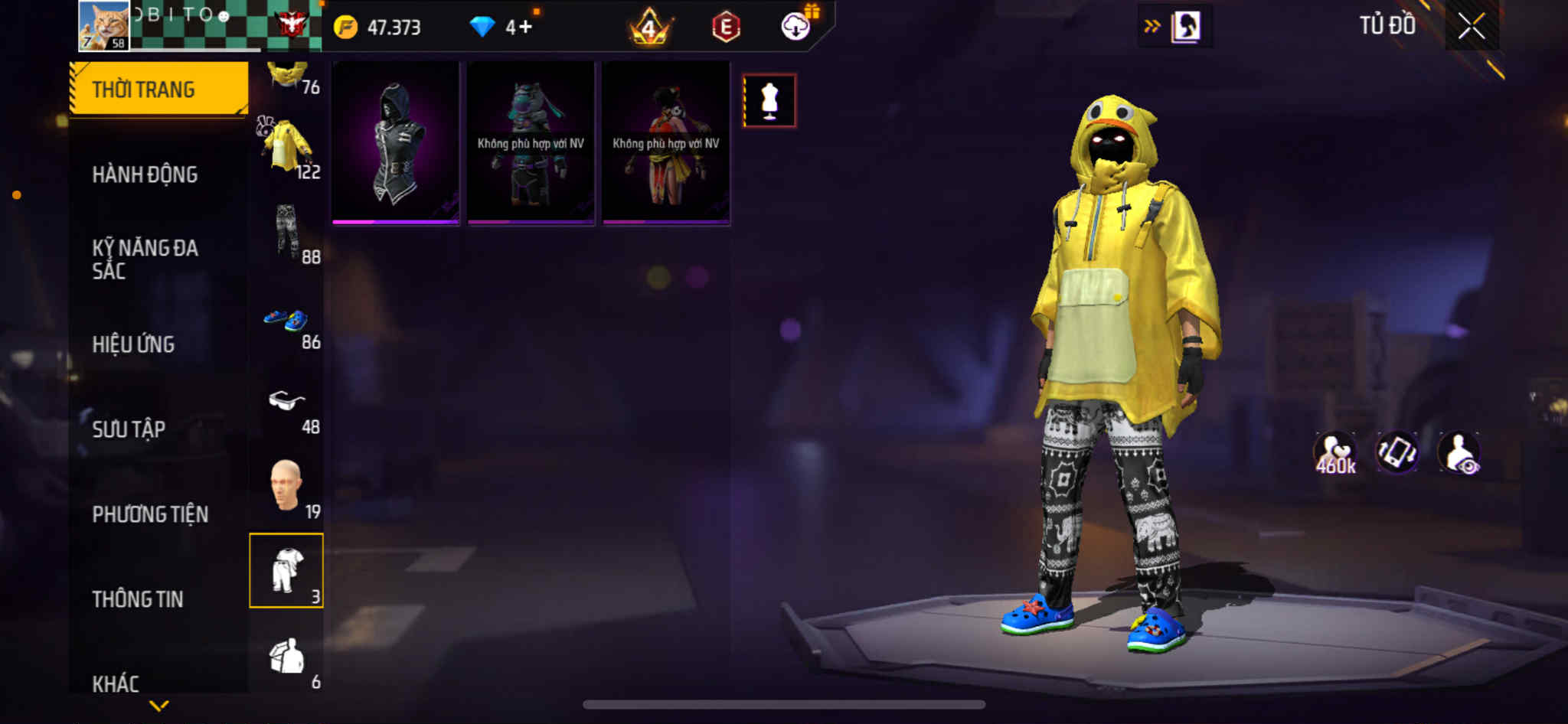This screenshot has height=724, width=1568.
Task: Switch to KỸ NĂNG ĐA SẮC
Action: pos(145,259)
